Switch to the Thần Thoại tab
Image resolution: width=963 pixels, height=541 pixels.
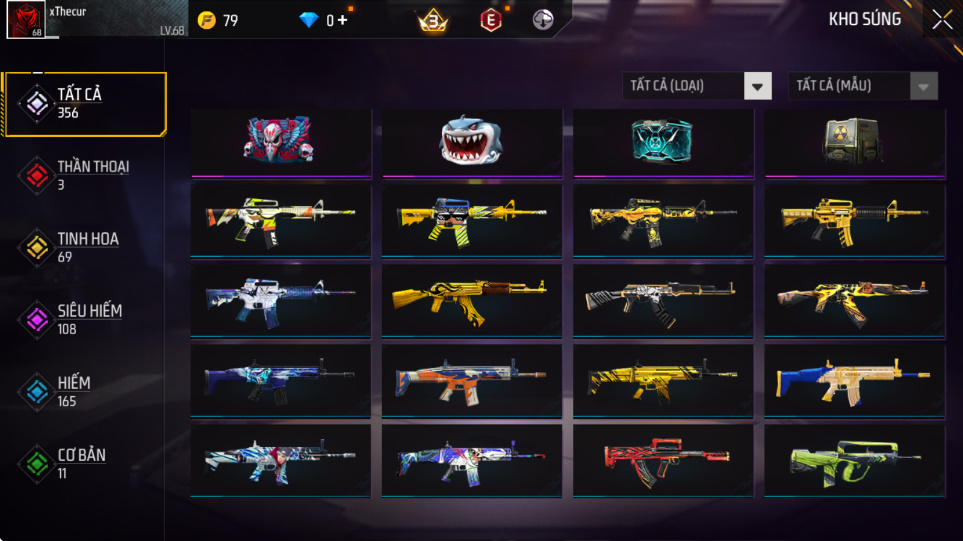pyautogui.click(x=84, y=175)
